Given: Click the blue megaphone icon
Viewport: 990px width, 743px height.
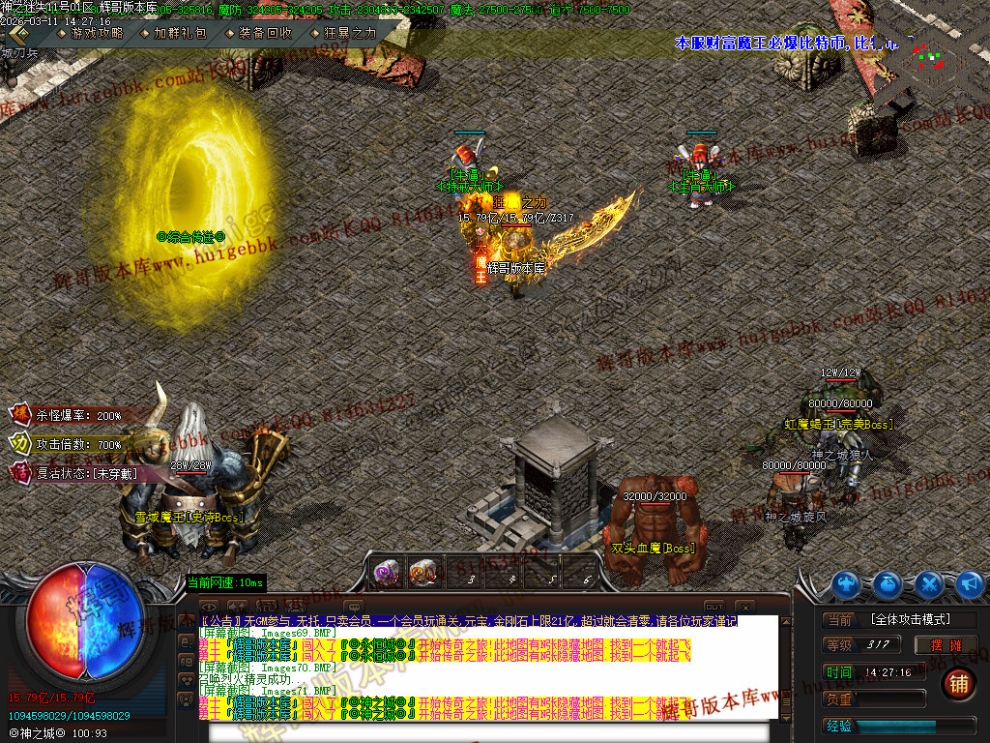Looking at the screenshot, I should coord(969,584).
